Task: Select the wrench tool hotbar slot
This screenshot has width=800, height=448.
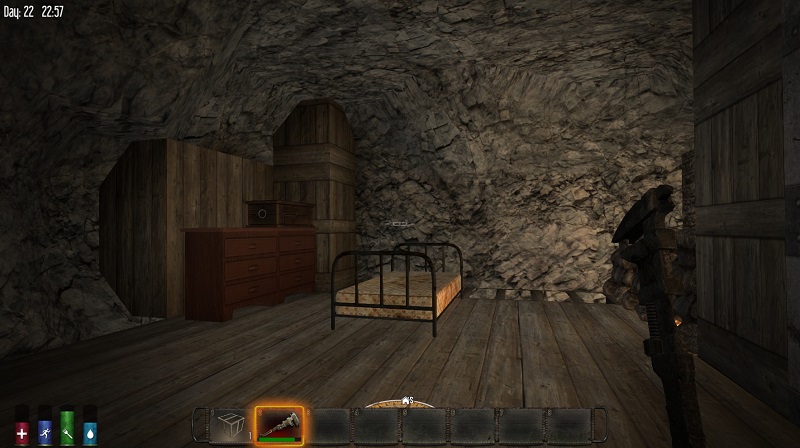Action: 279,425
